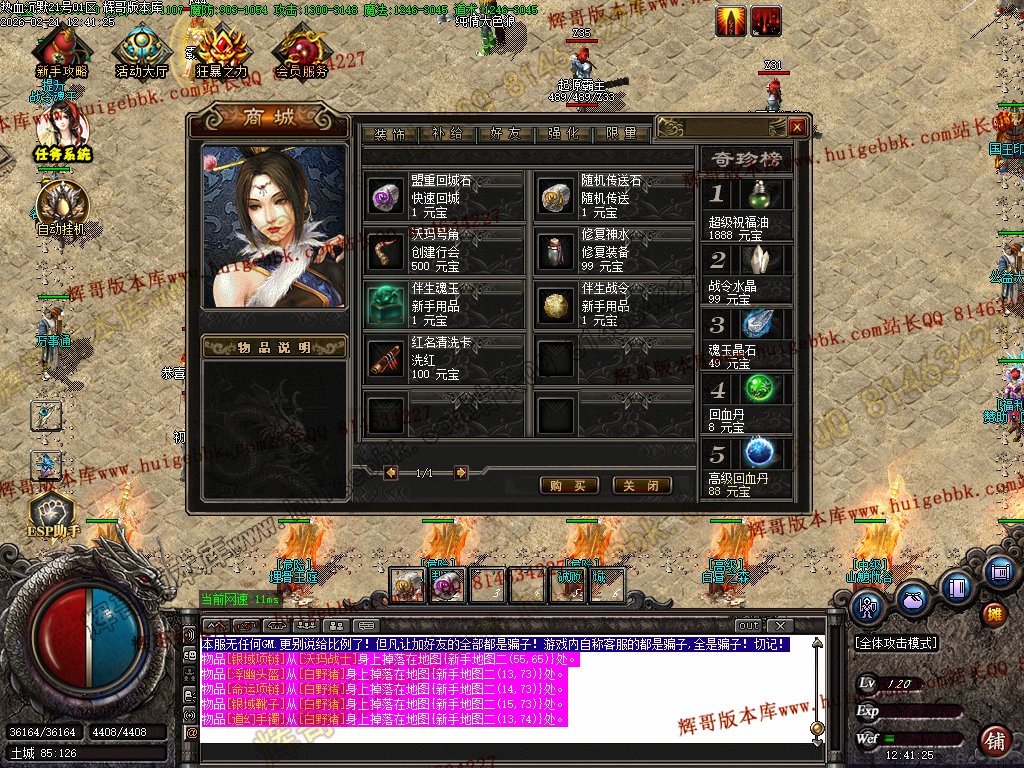Click the 购买 buy button
The width and height of the screenshot is (1024, 768).
[568, 485]
